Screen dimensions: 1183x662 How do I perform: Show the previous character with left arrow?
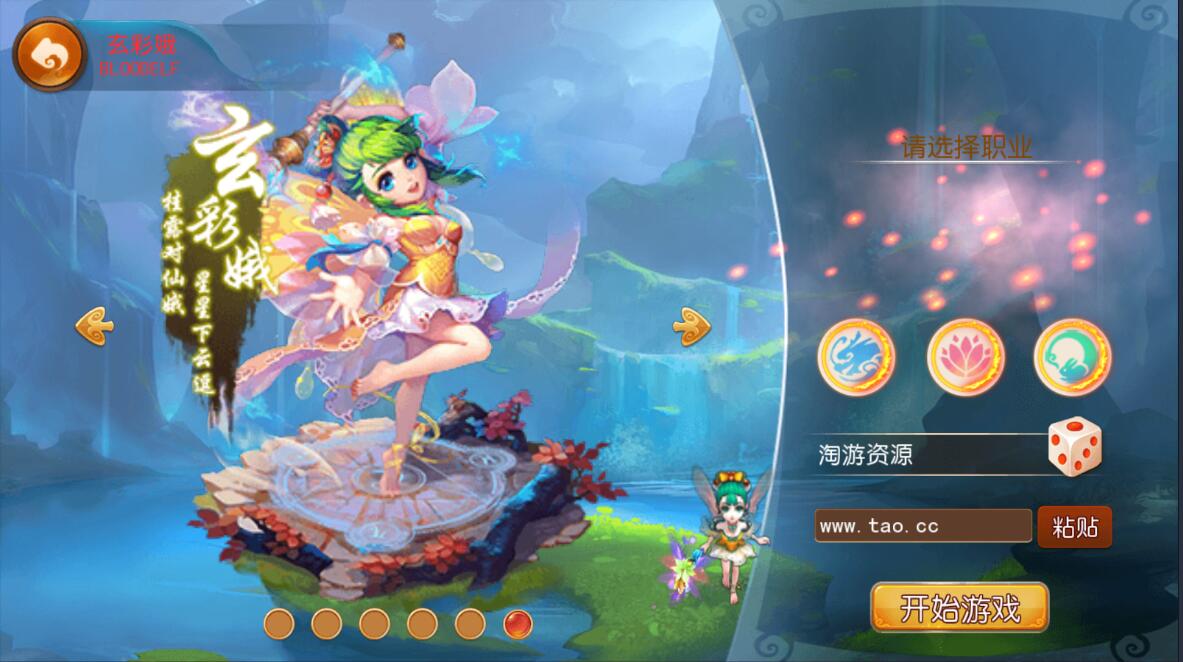point(95,327)
